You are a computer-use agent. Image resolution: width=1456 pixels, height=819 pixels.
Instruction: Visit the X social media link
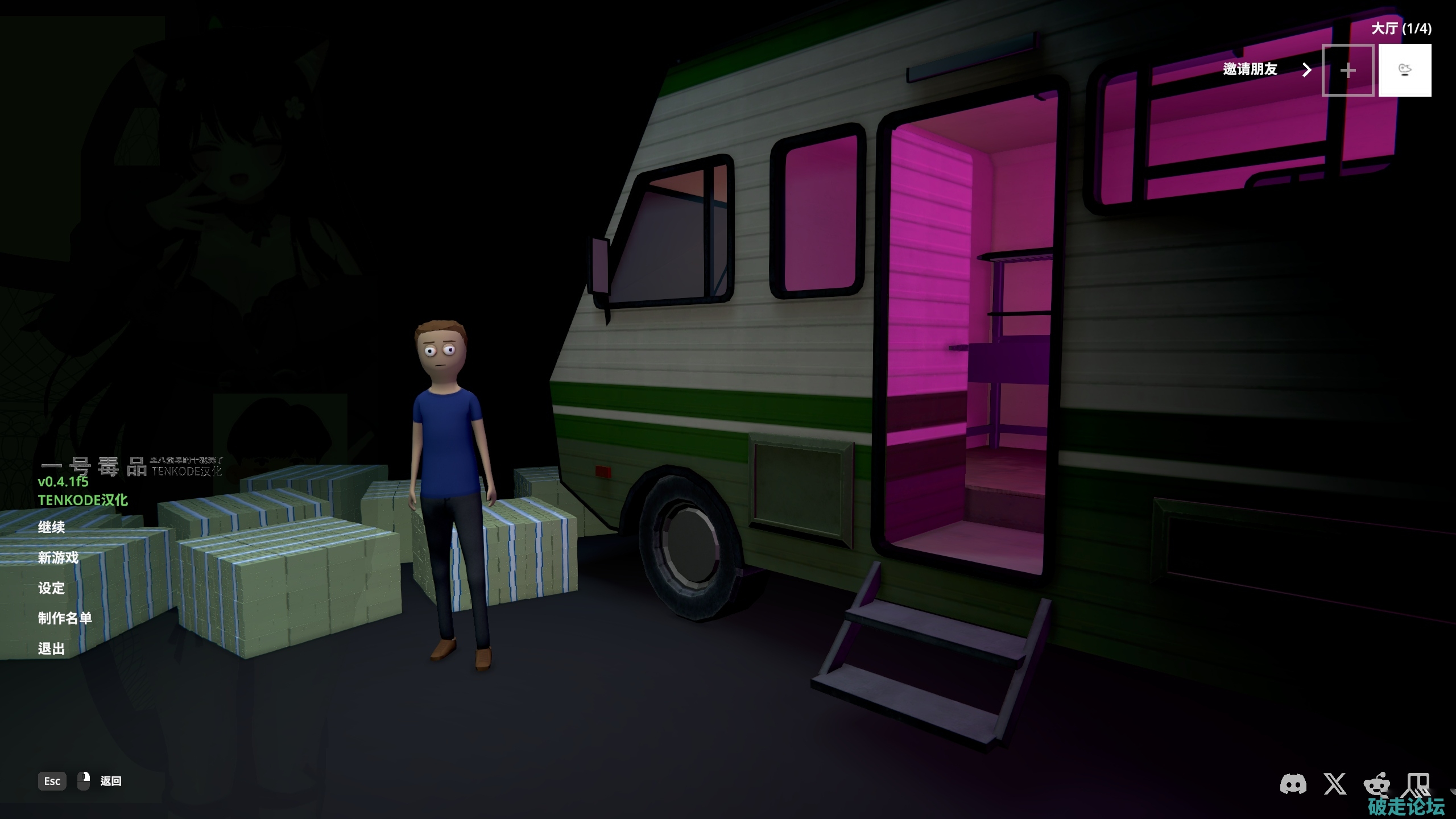(1335, 784)
